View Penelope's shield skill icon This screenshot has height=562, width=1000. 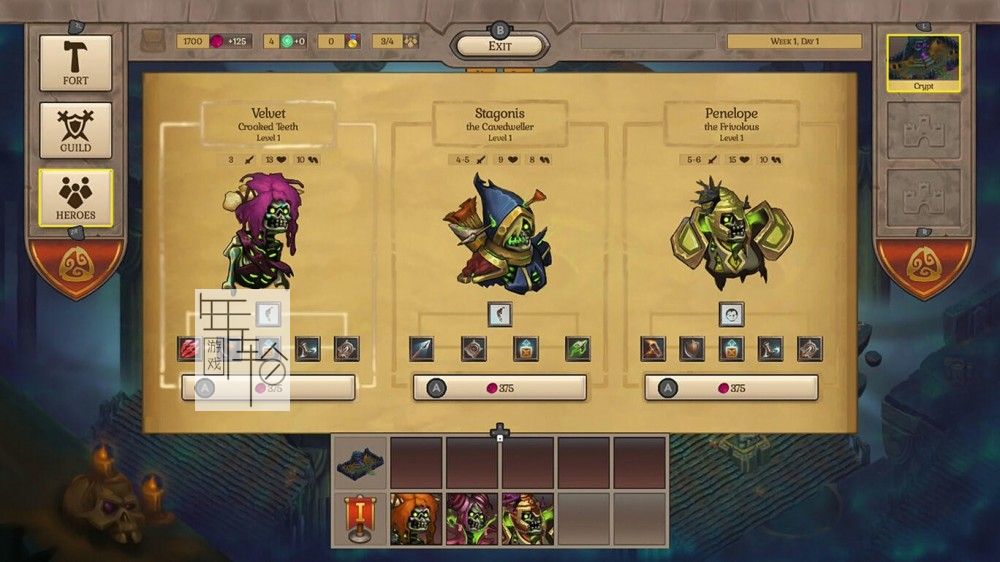pos(691,349)
